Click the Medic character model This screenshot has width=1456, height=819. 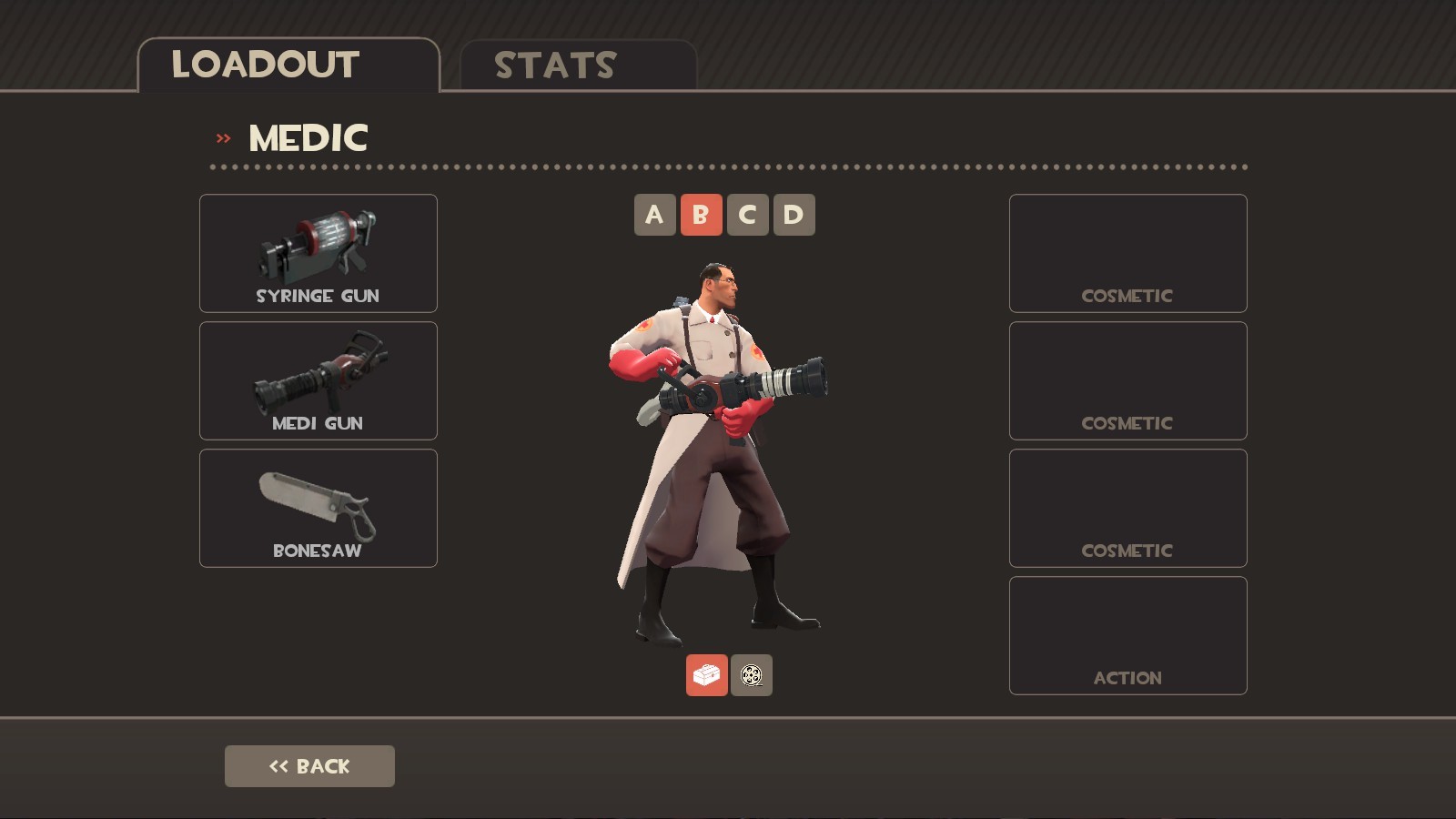tap(719, 409)
